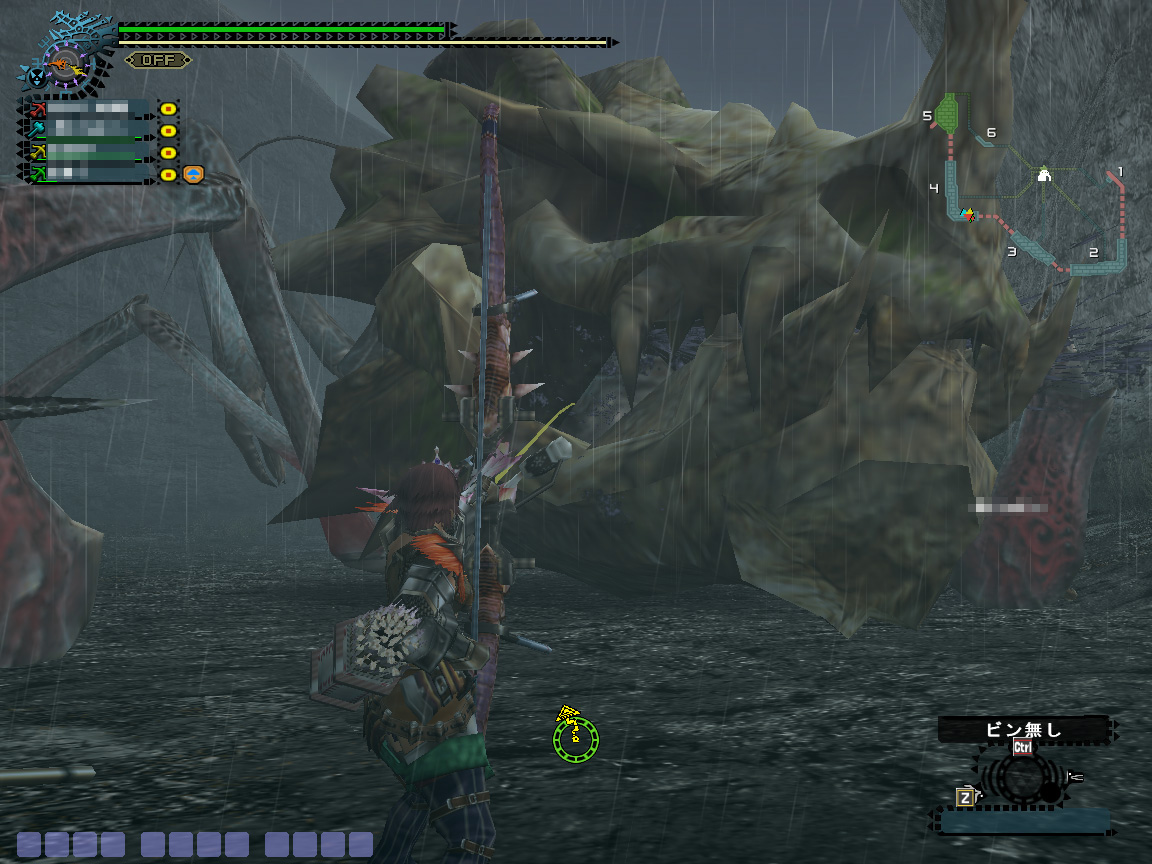Click the circular clock emblem in the corner
This screenshot has width=1152, height=864.
tap(63, 64)
